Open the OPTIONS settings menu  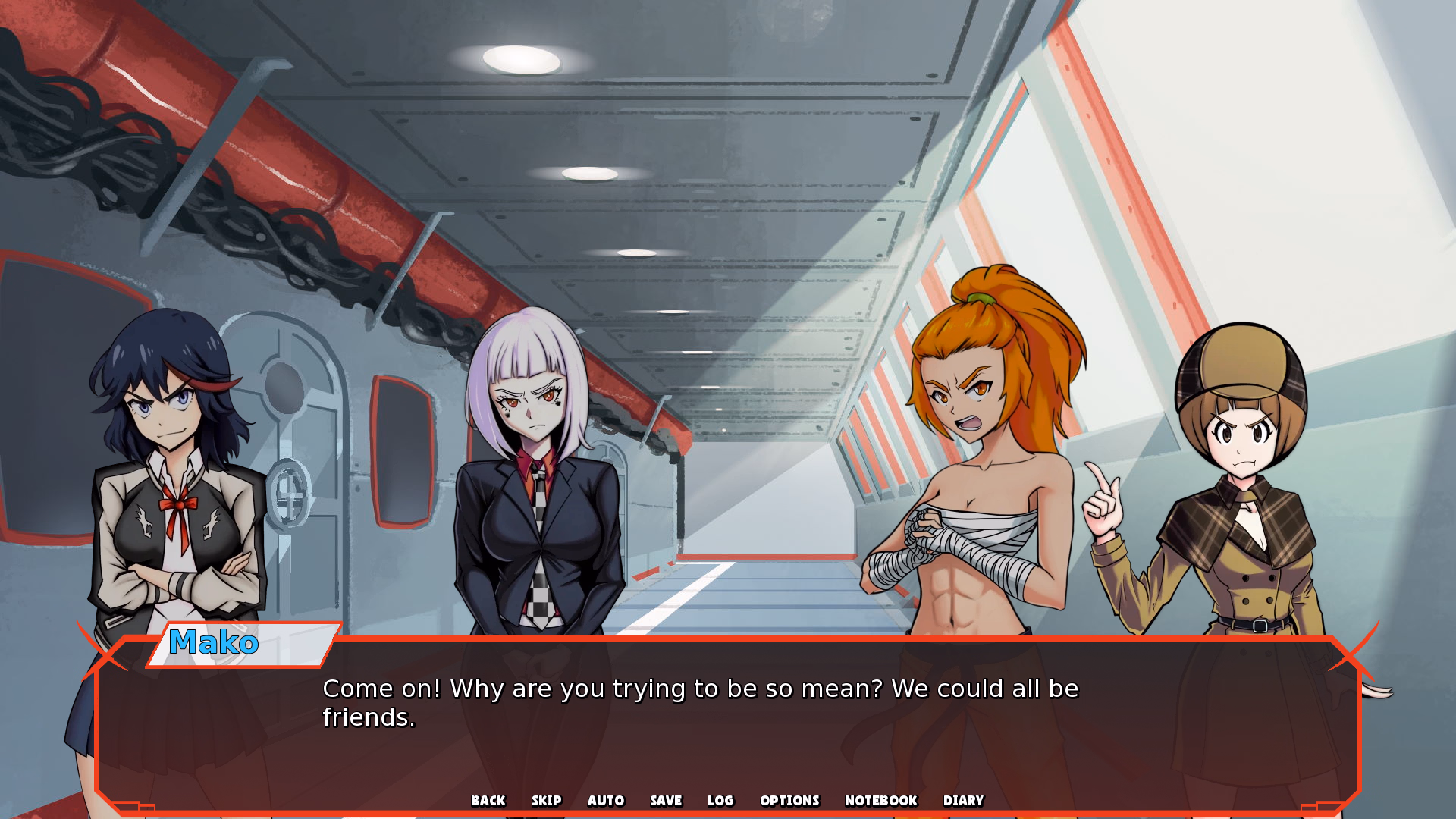pyautogui.click(x=789, y=801)
